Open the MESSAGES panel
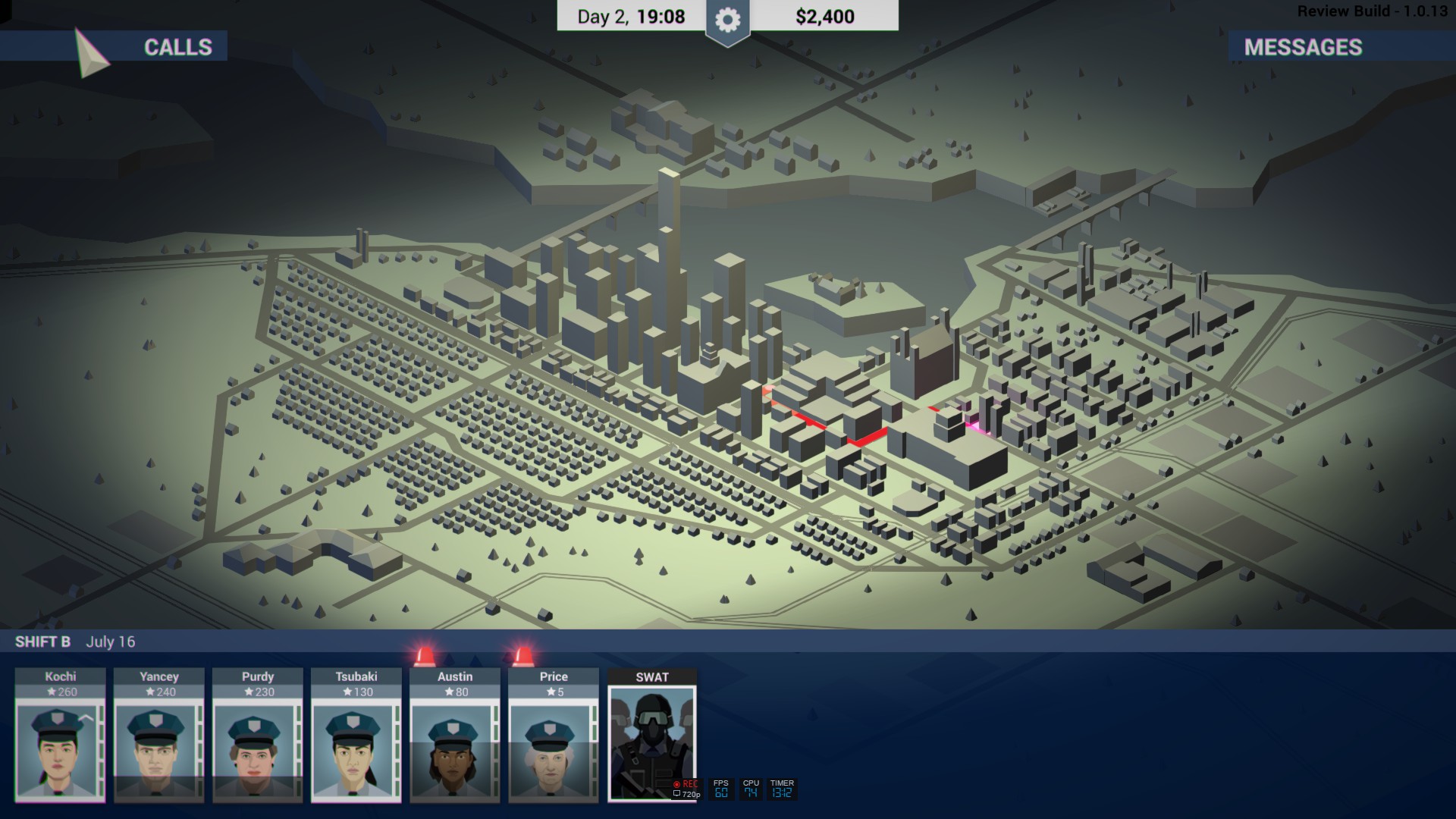The width and height of the screenshot is (1456, 819). click(1303, 47)
